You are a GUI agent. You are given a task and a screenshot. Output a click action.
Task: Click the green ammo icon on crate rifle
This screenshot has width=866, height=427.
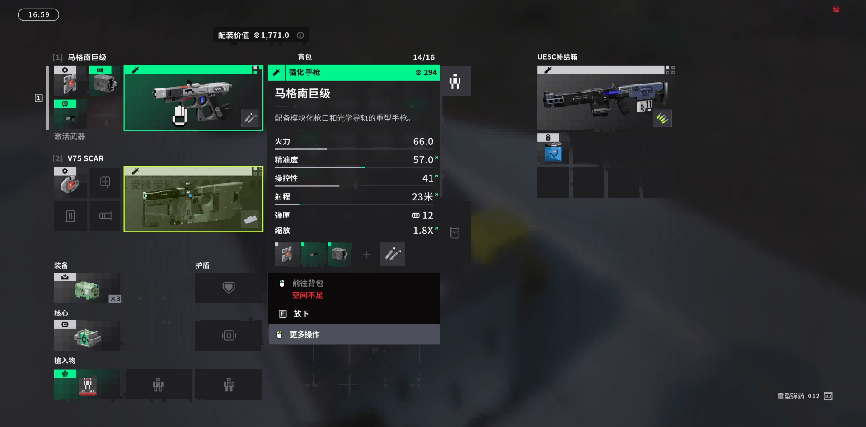click(x=661, y=118)
